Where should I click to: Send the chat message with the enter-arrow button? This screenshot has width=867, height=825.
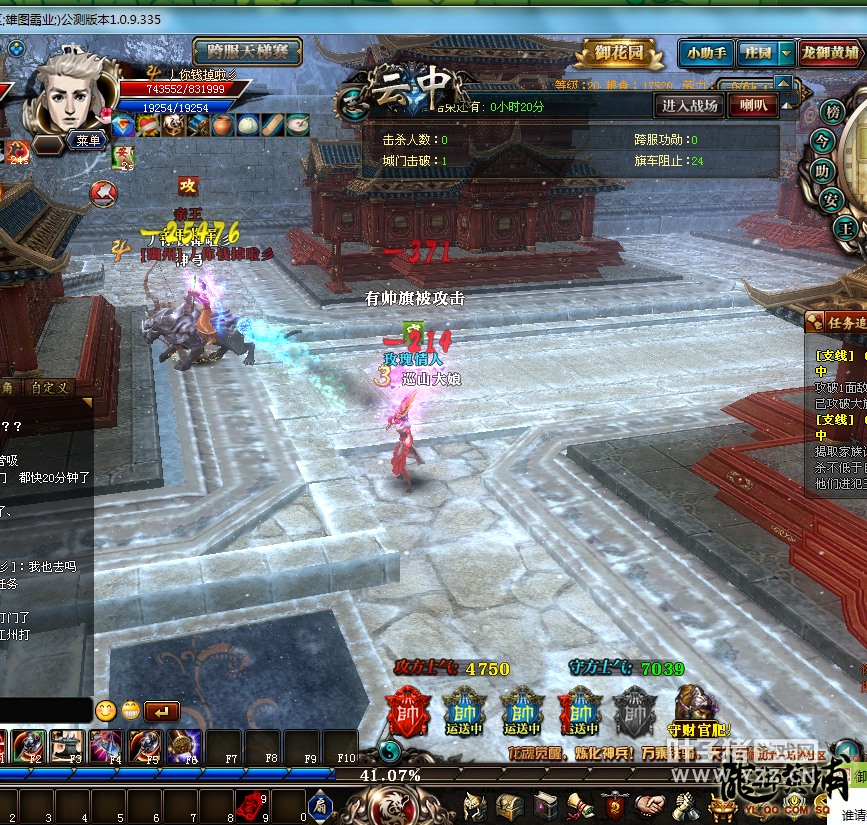(x=162, y=711)
